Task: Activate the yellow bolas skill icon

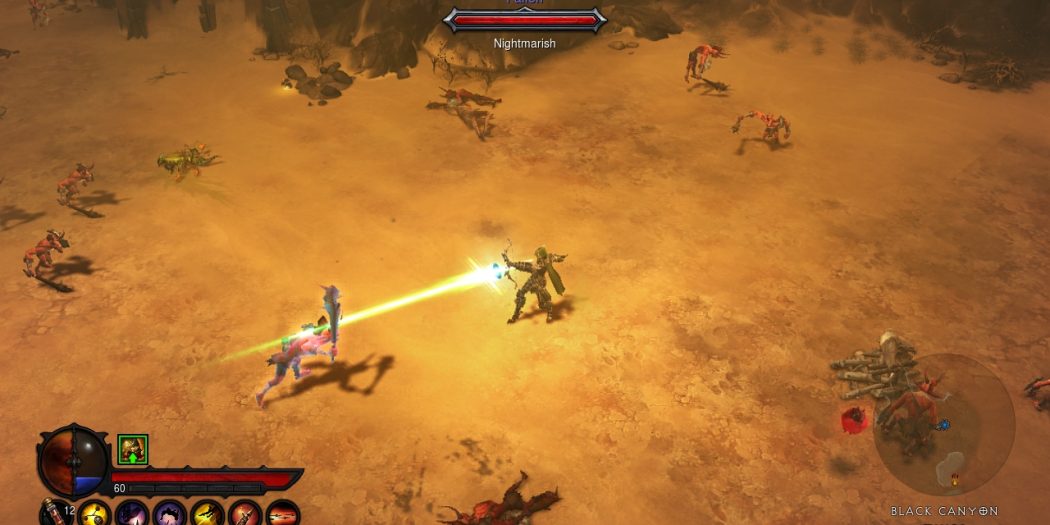Action: (95, 514)
